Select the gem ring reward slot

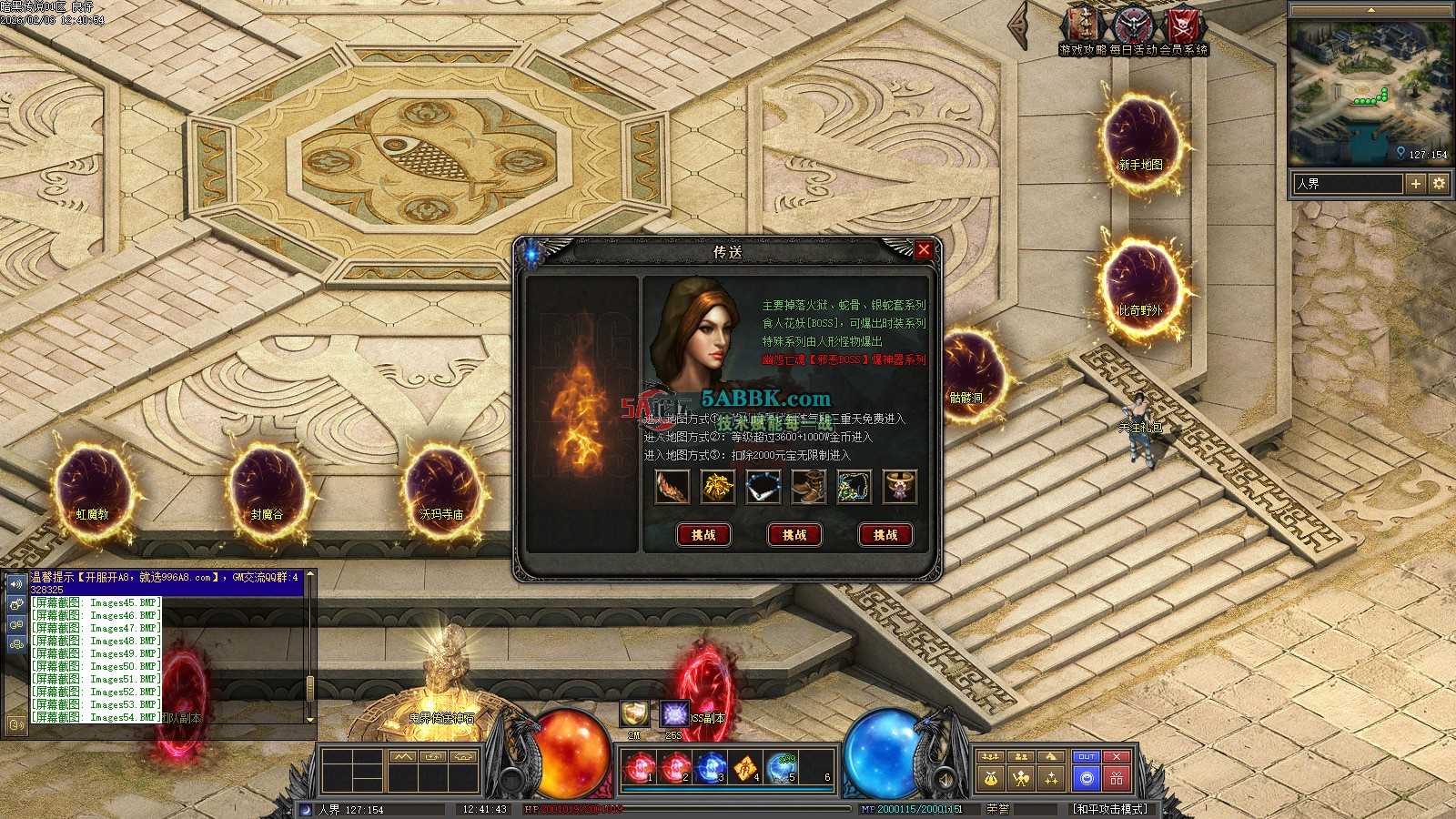899,487
